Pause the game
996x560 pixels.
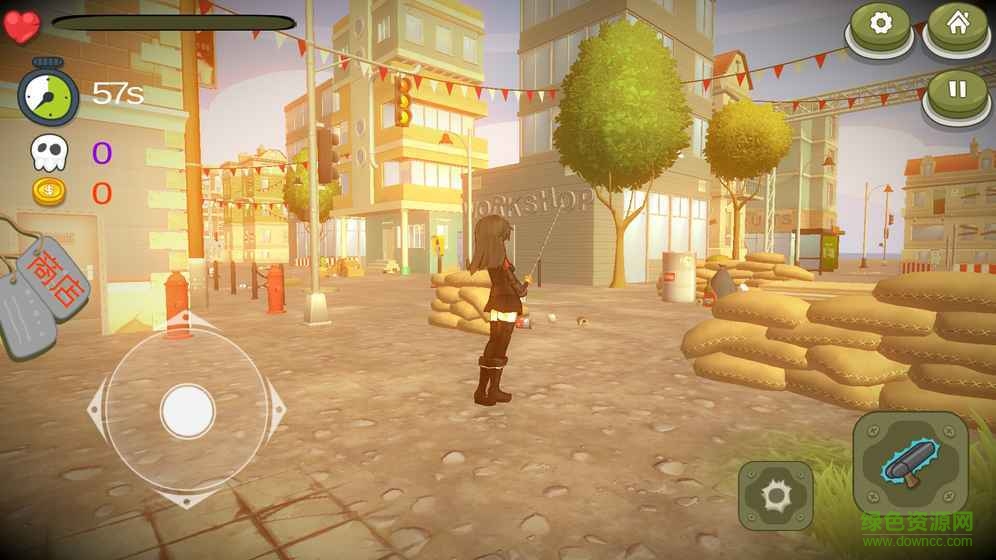pyautogui.click(x=957, y=90)
